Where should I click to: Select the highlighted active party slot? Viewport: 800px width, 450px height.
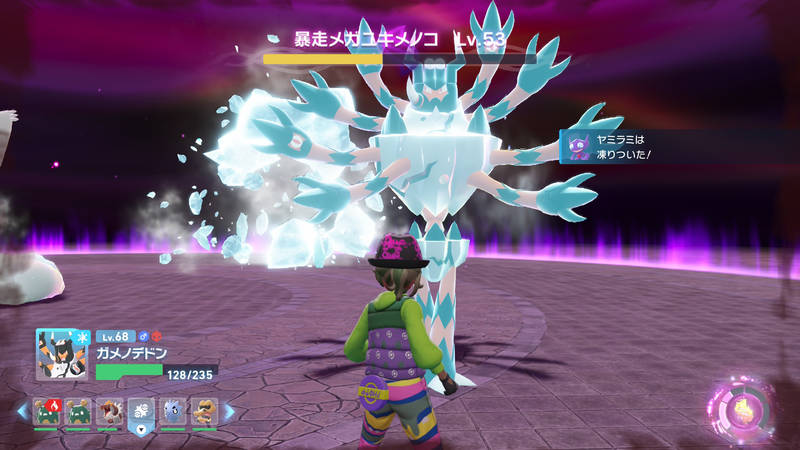(141, 411)
